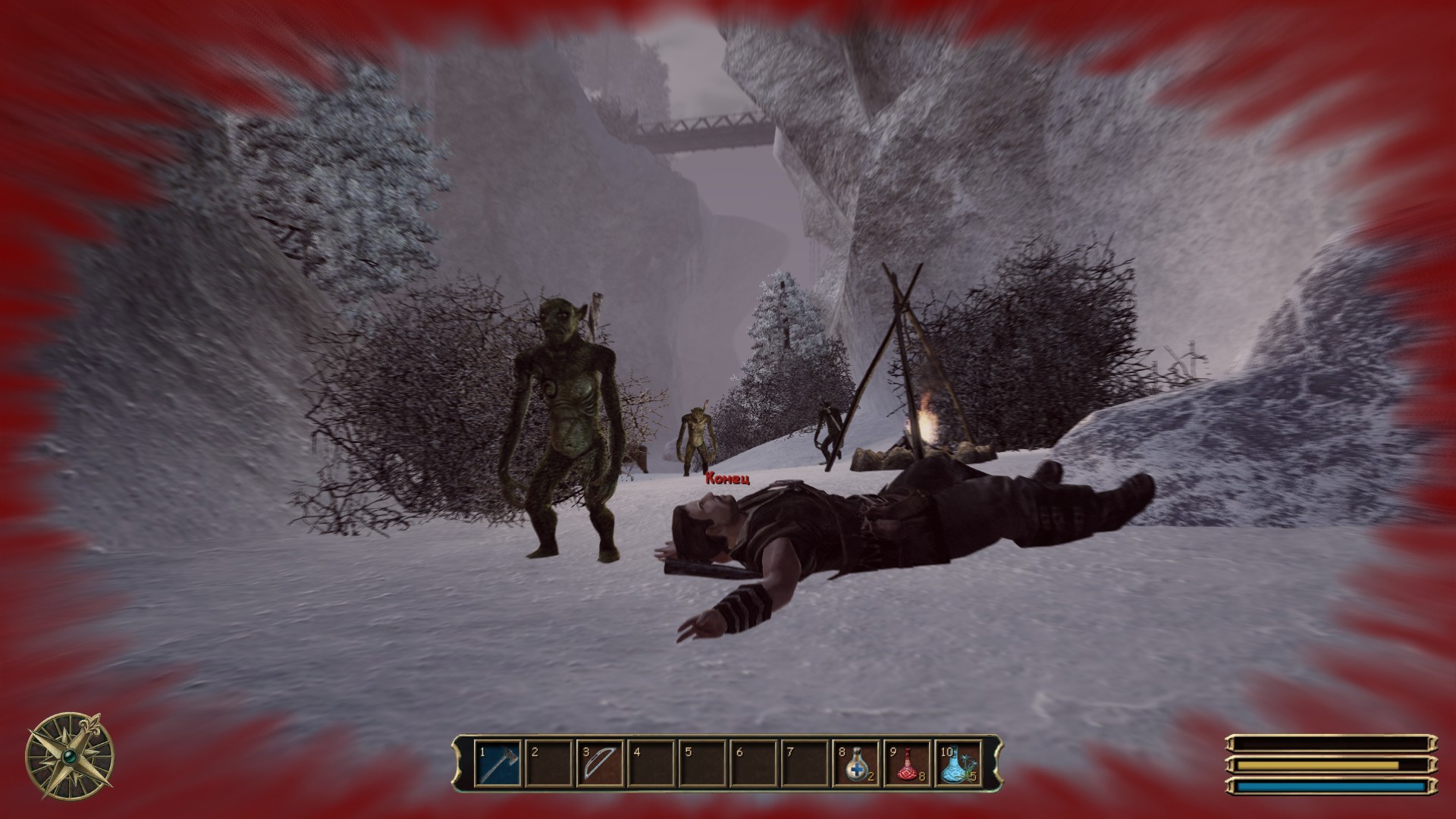1456x819 pixels.
Task: Select the axe in hotbar slot 1
Action: point(498,764)
